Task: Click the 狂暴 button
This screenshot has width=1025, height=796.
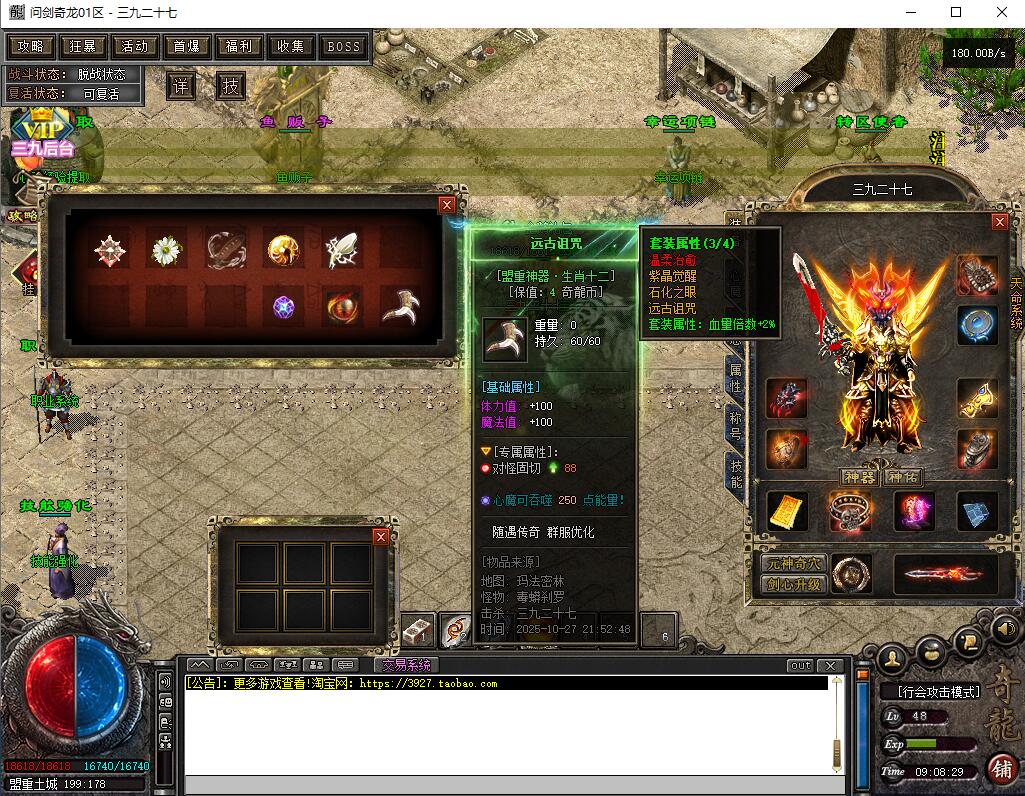Action: [83, 46]
